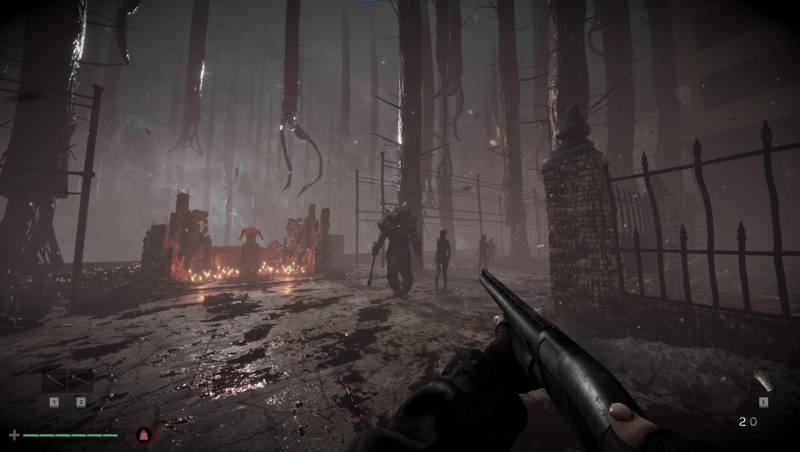Click the red weight status icon
Image resolution: width=800 pixels, height=452 pixels.
point(143,435)
